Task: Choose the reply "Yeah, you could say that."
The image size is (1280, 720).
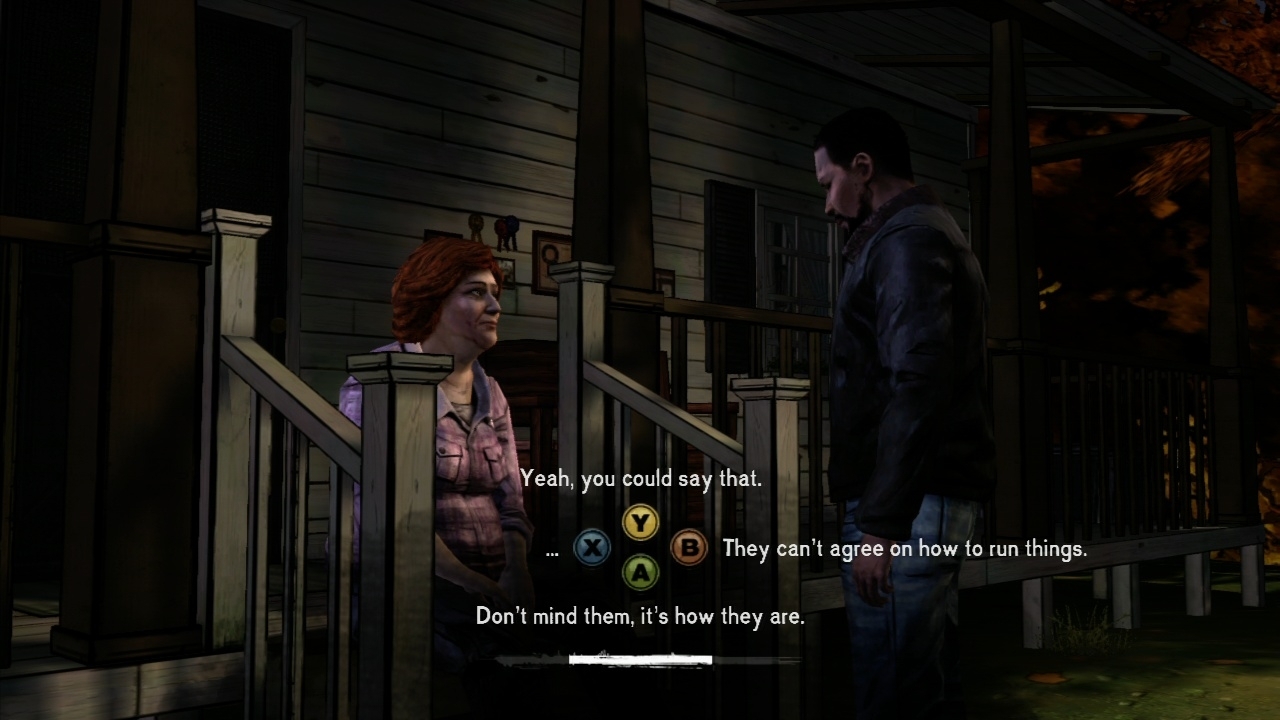Action: [x=640, y=479]
